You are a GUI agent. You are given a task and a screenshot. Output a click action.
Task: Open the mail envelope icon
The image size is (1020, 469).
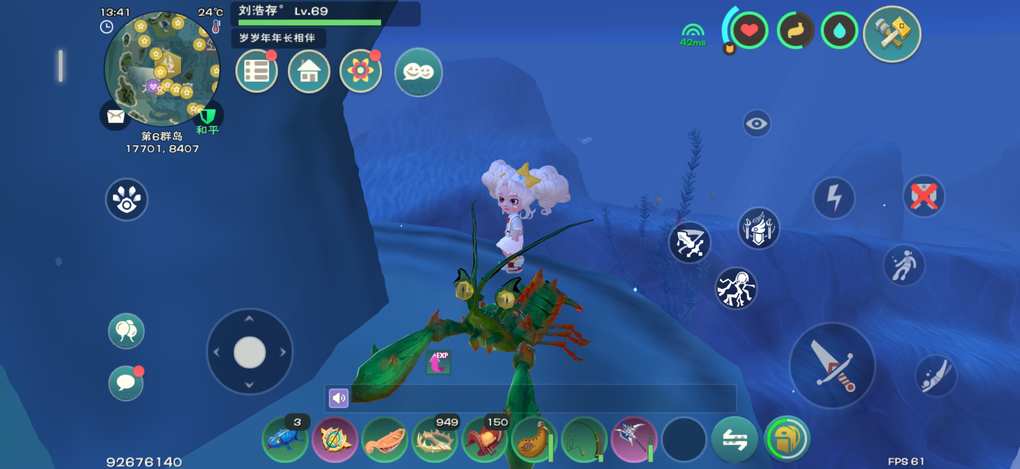[x=115, y=115]
